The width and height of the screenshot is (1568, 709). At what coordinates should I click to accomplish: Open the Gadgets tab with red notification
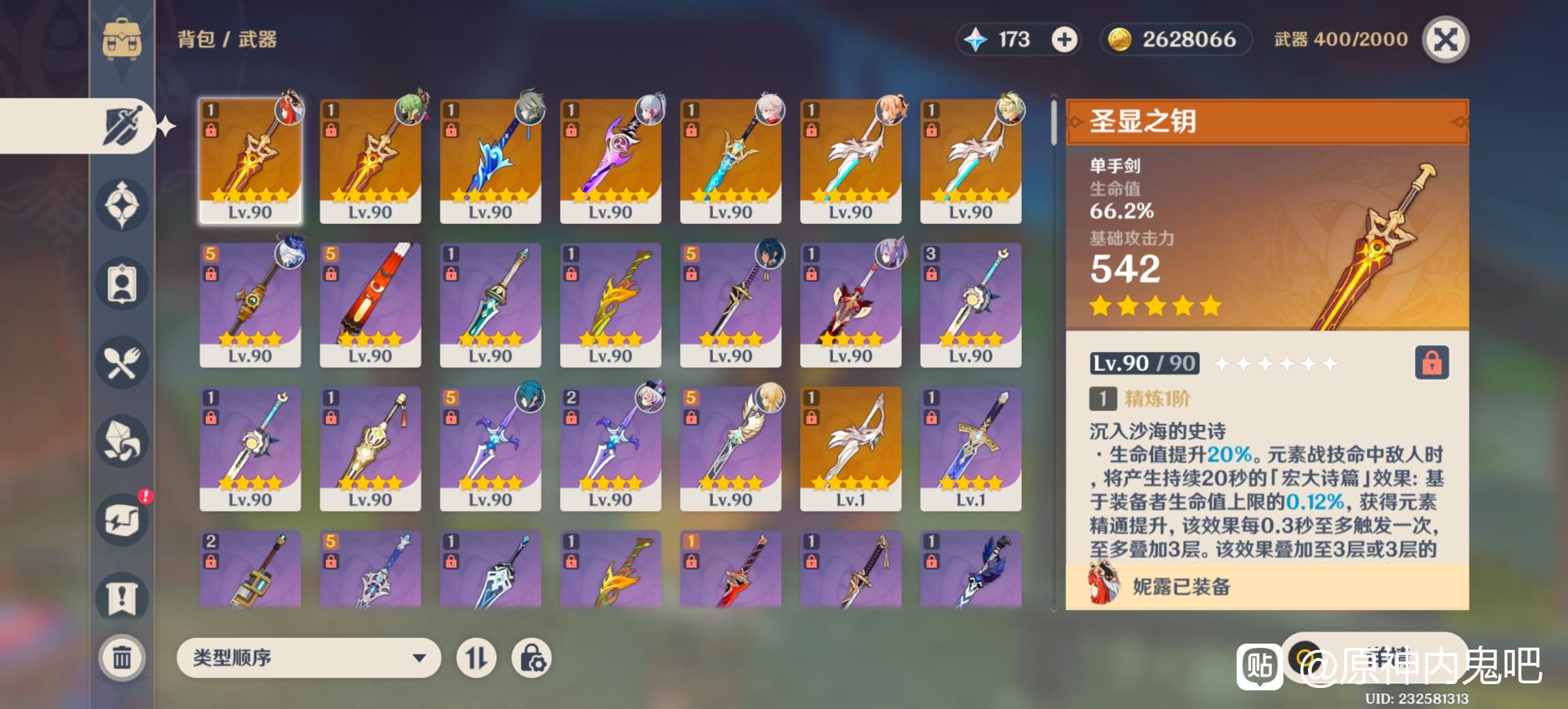point(122,520)
